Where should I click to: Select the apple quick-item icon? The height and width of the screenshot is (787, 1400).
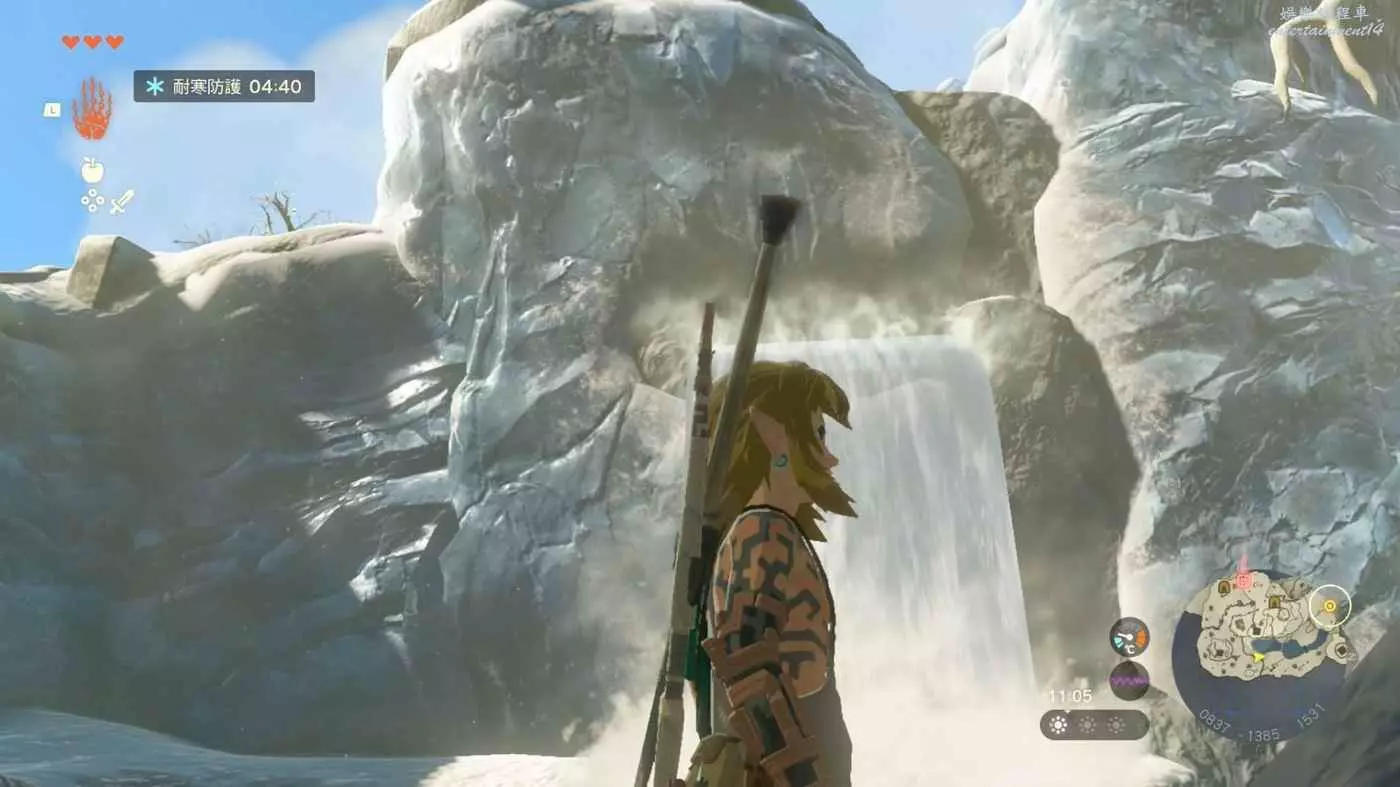click(92, 170)
